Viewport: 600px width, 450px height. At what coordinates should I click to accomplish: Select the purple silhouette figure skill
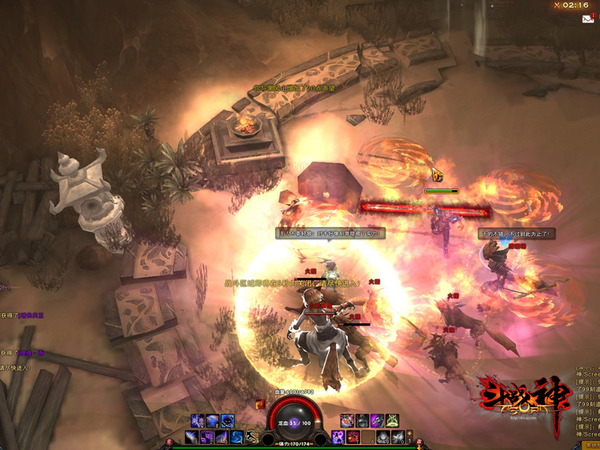[336, 437]
